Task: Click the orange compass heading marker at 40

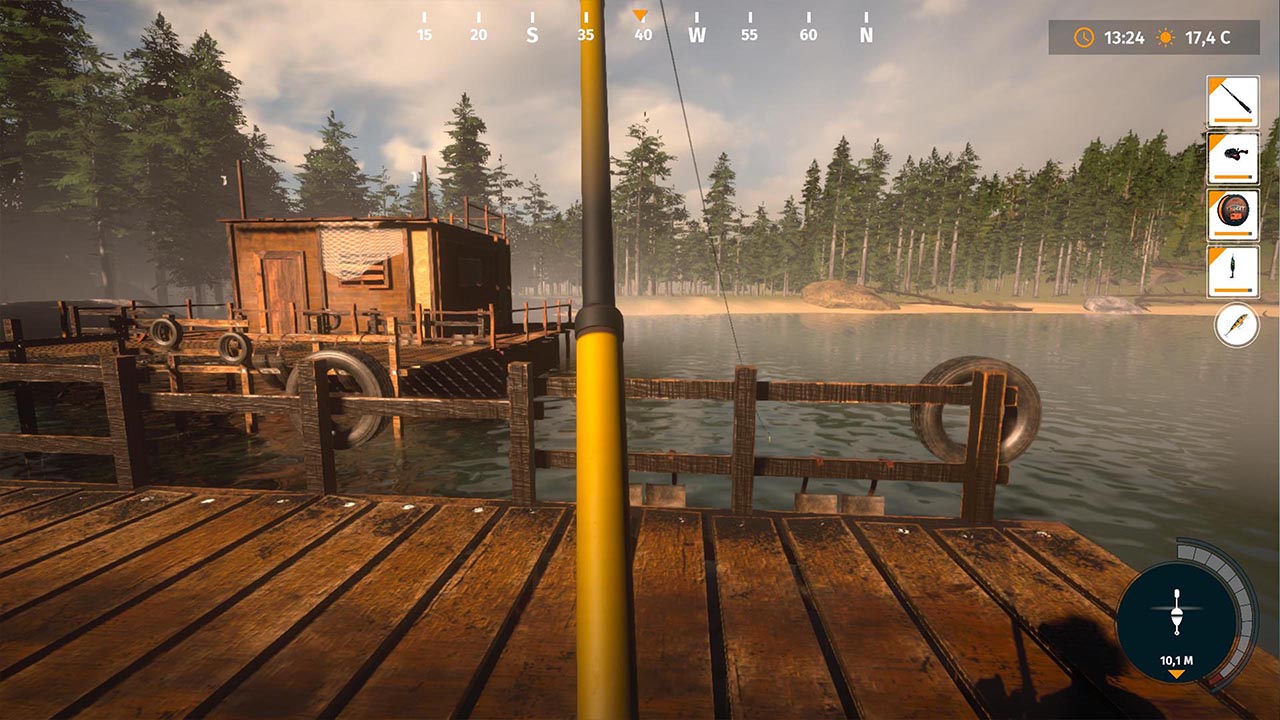Action: pos(638,17)
